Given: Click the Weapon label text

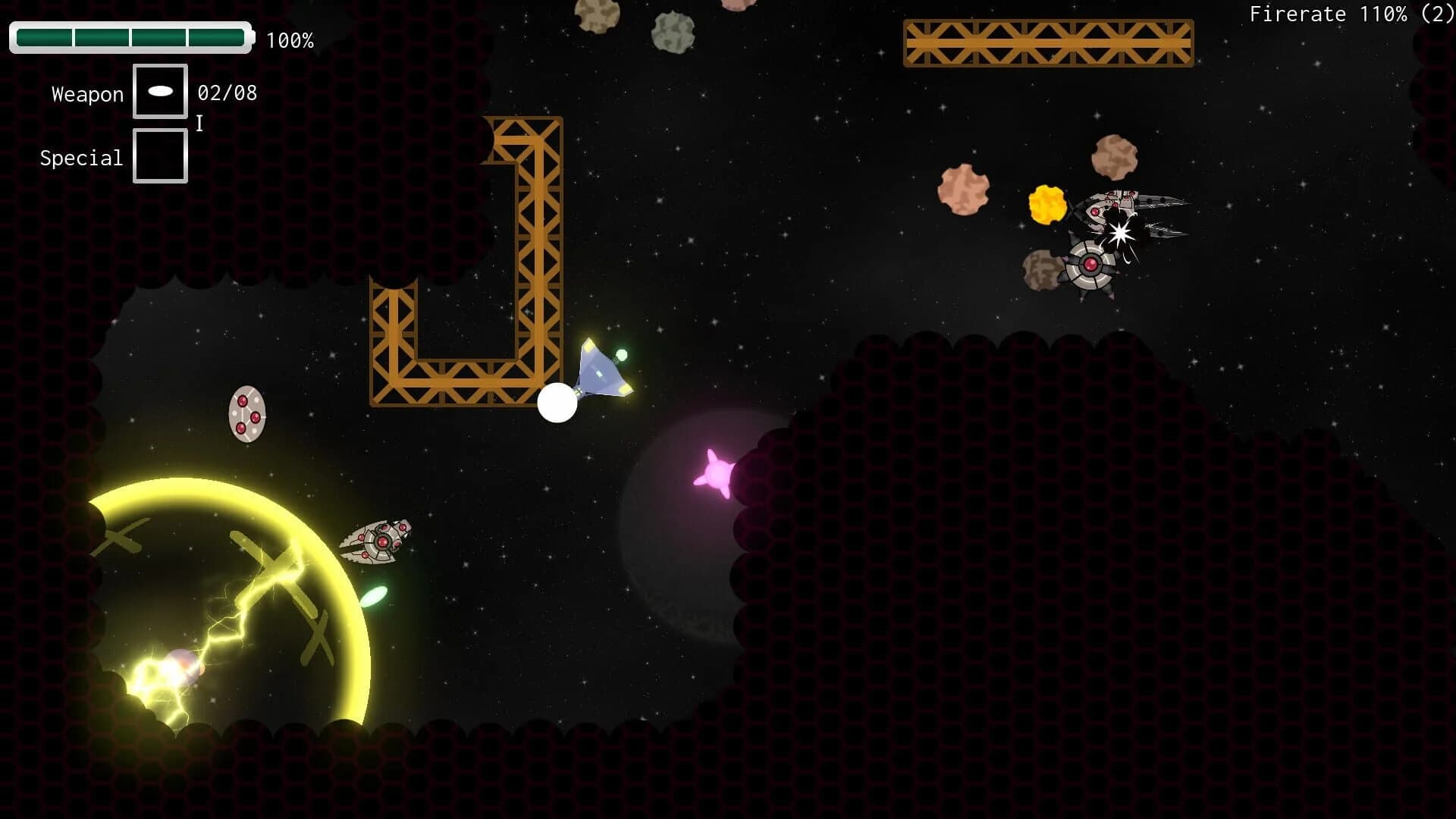Looking at the screenshot, I should [86, 93].
